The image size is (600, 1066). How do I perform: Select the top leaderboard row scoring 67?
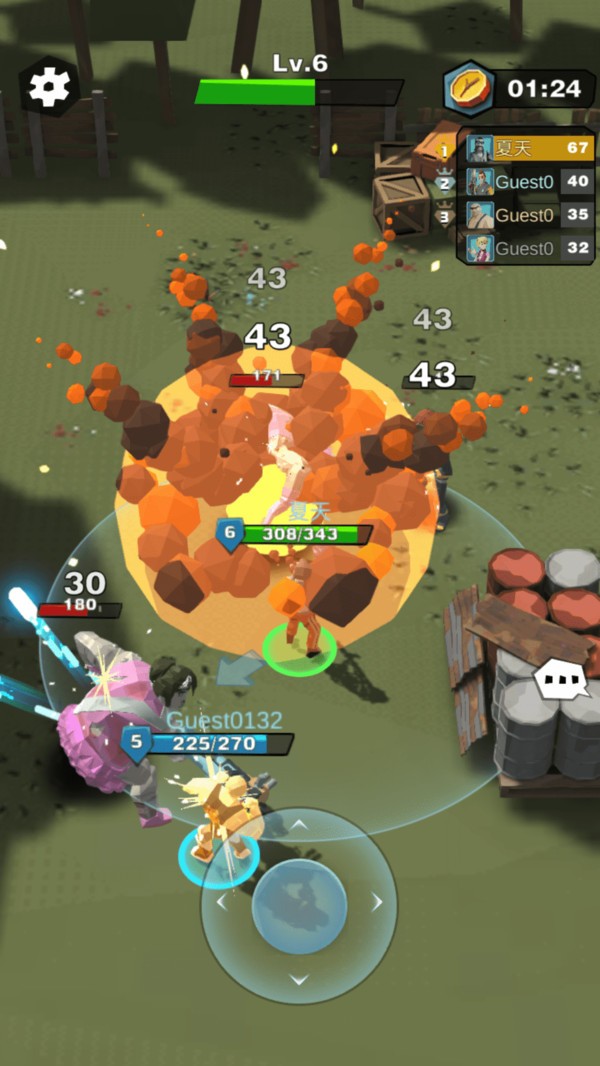529,149
